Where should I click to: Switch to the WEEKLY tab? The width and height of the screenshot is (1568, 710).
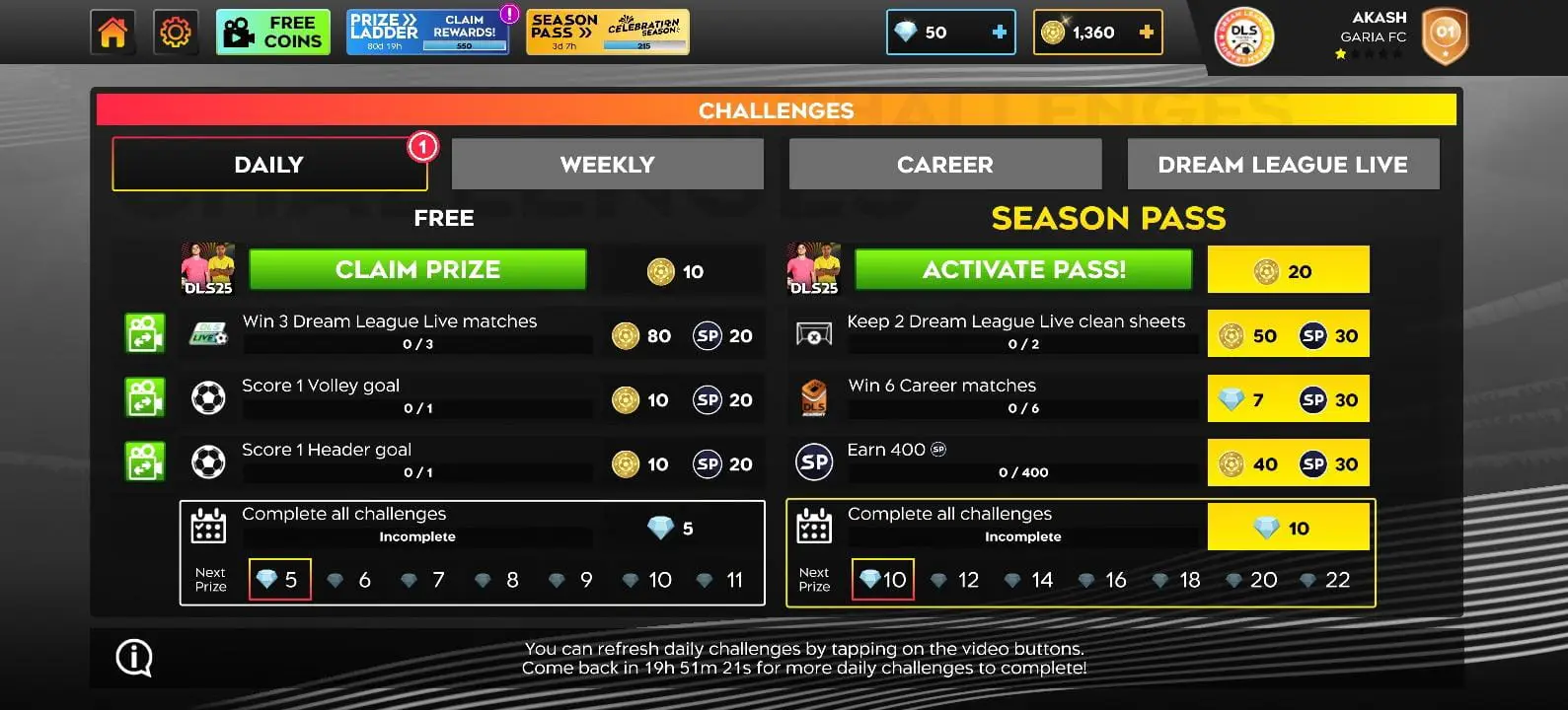pyautogui.click(x=607, y=164)
